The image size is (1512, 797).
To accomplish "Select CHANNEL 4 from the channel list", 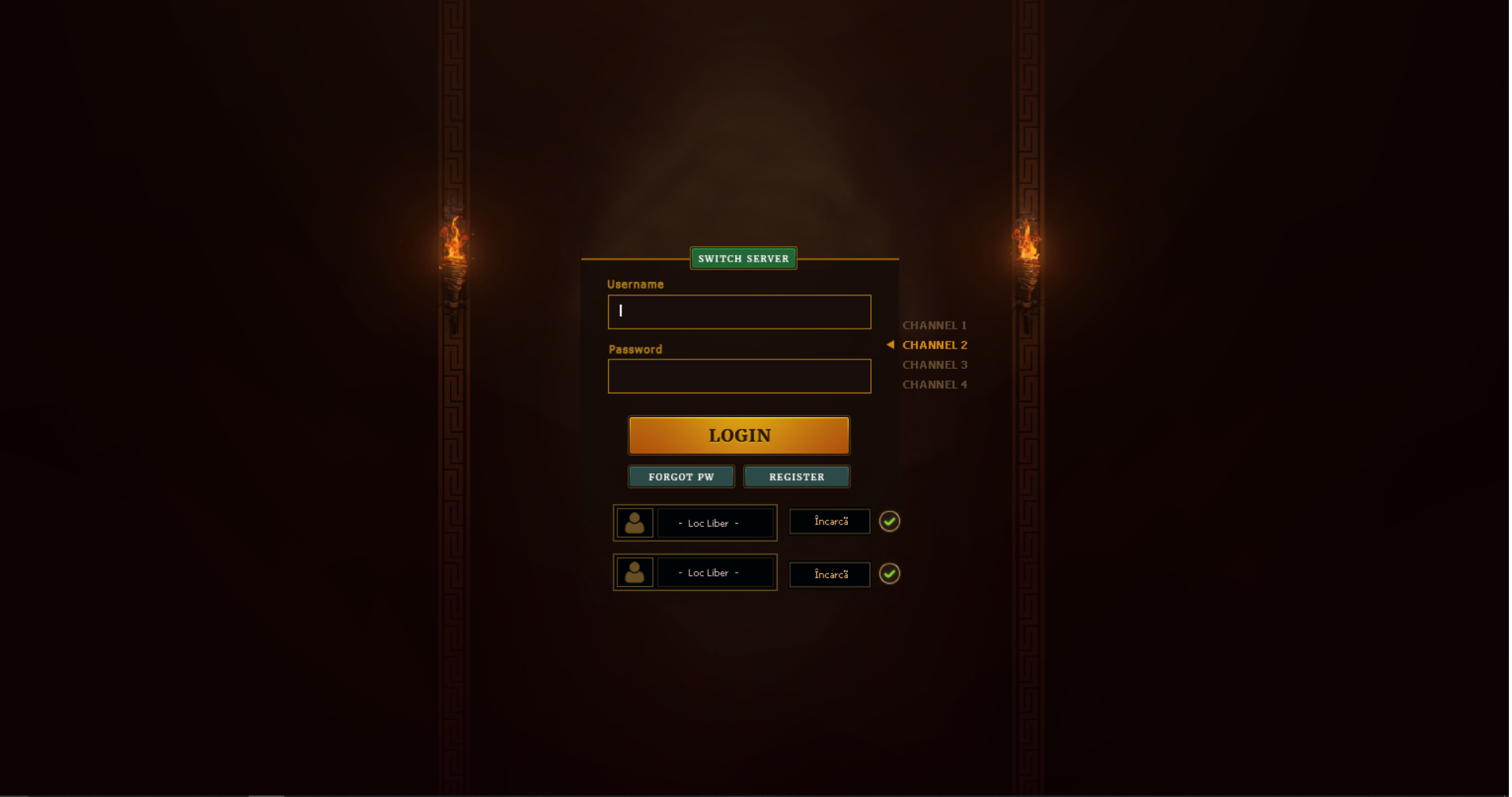I will [934, 384].
